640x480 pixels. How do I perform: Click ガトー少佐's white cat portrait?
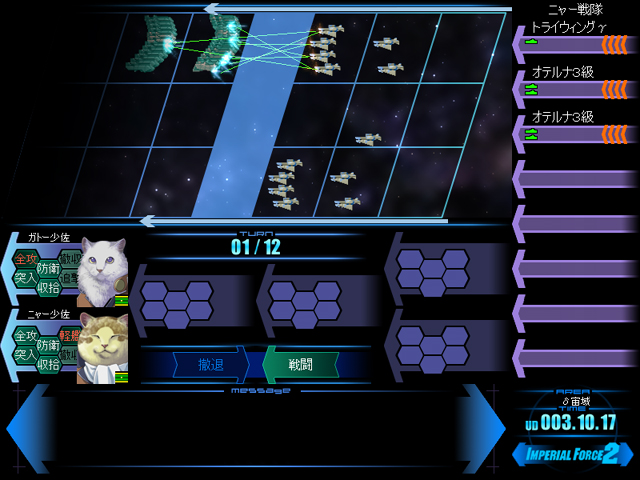(102, 270)
